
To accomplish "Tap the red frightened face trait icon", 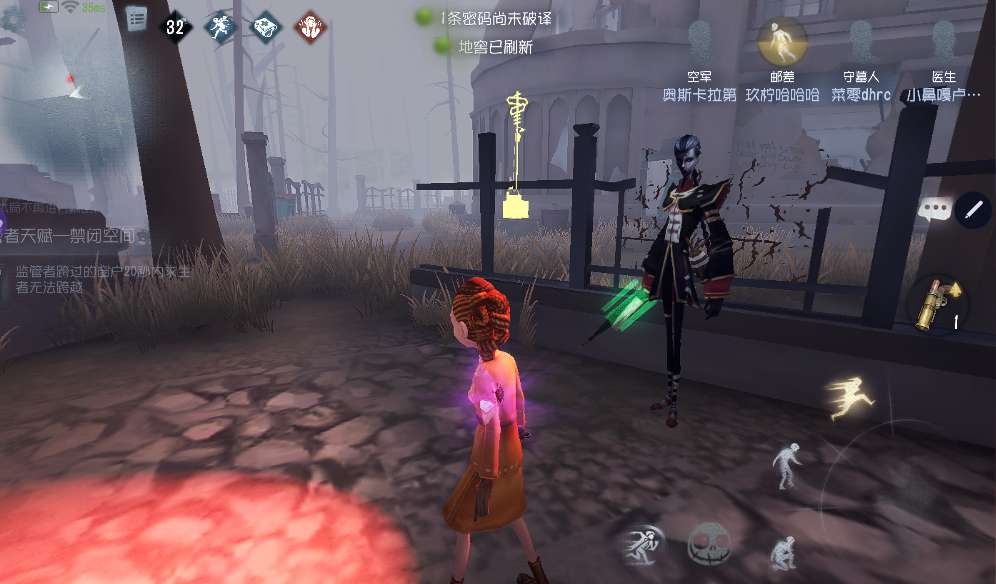I will (312, 27).
